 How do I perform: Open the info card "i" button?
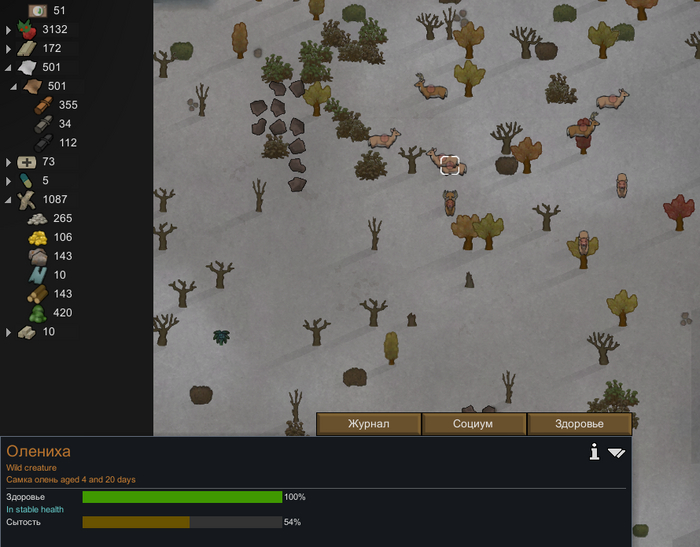(594, 453)
